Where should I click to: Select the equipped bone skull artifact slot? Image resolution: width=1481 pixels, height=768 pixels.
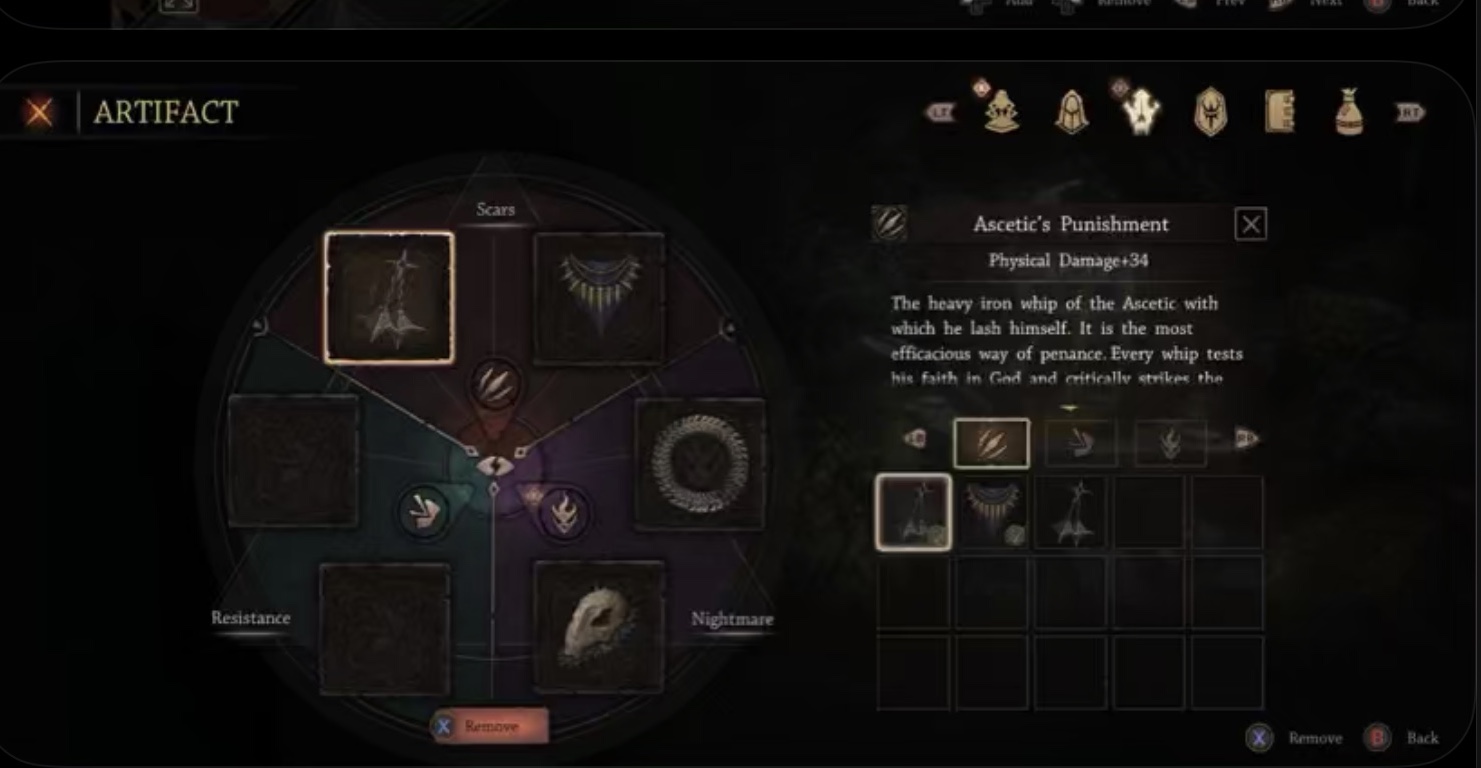598,626
